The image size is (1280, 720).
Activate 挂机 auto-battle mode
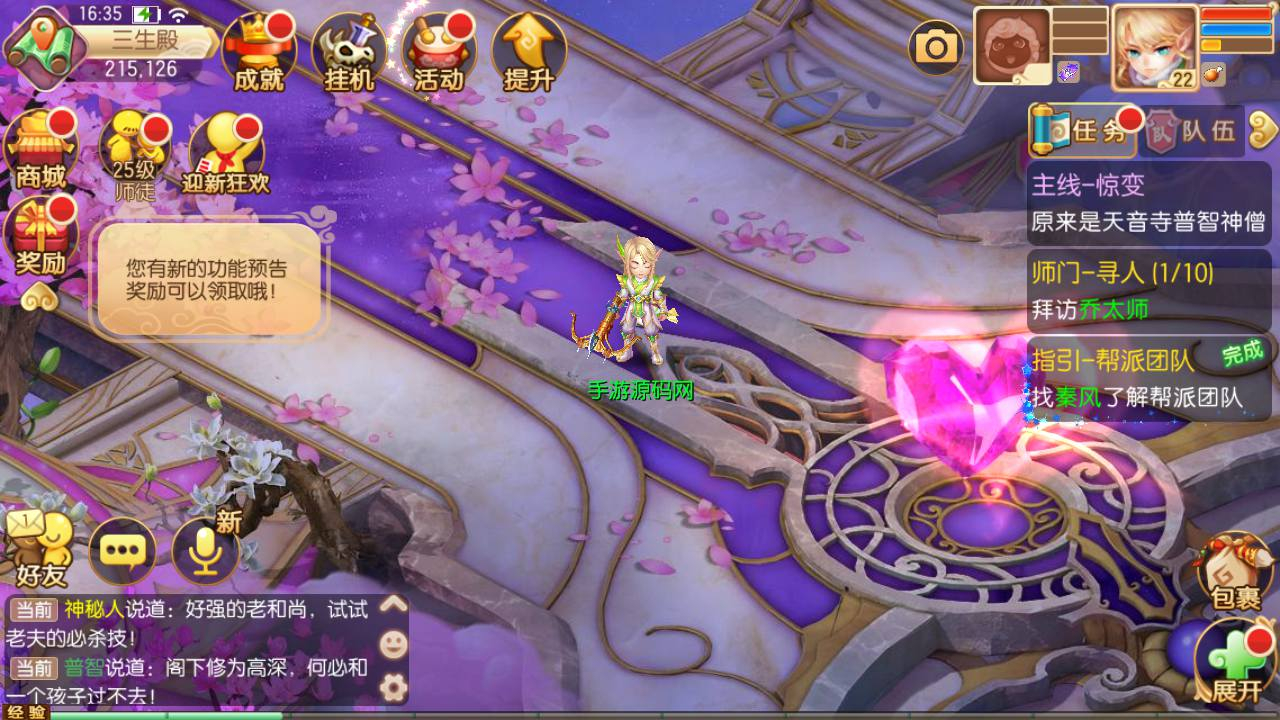349,52
